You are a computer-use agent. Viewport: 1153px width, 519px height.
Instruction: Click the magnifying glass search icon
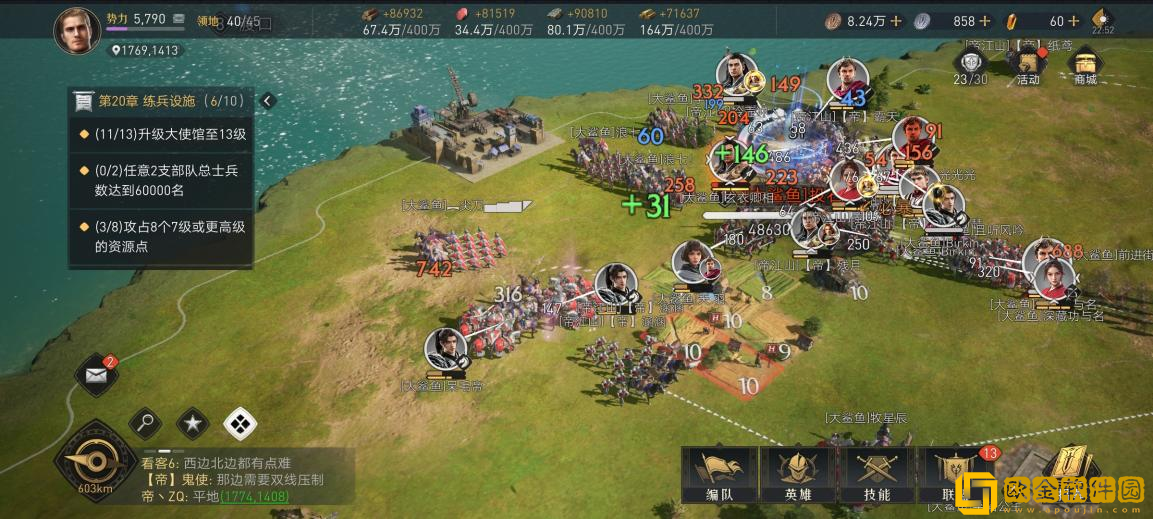click(145, 424)
